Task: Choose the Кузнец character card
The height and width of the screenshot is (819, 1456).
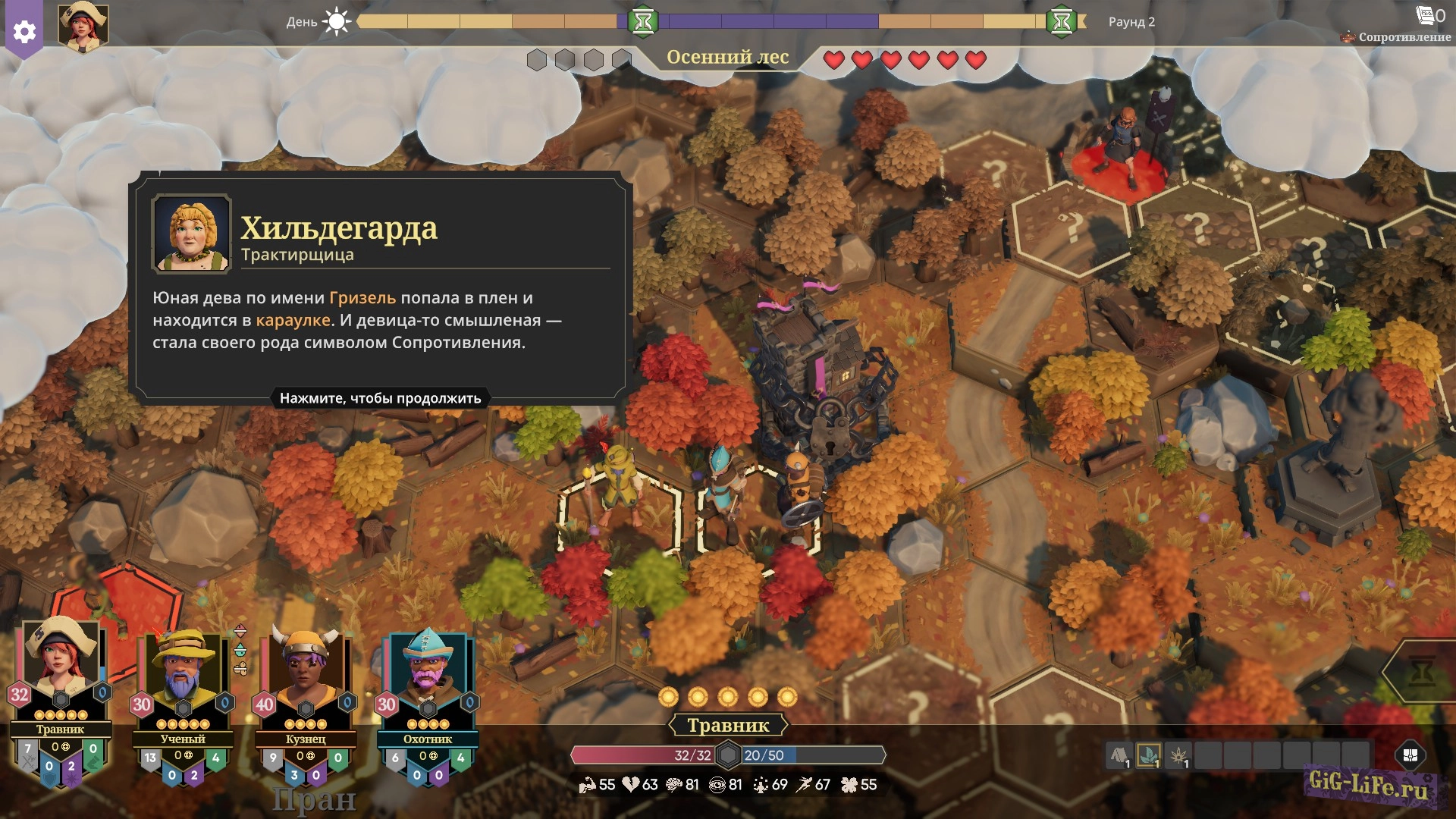Action: point(306,676)
